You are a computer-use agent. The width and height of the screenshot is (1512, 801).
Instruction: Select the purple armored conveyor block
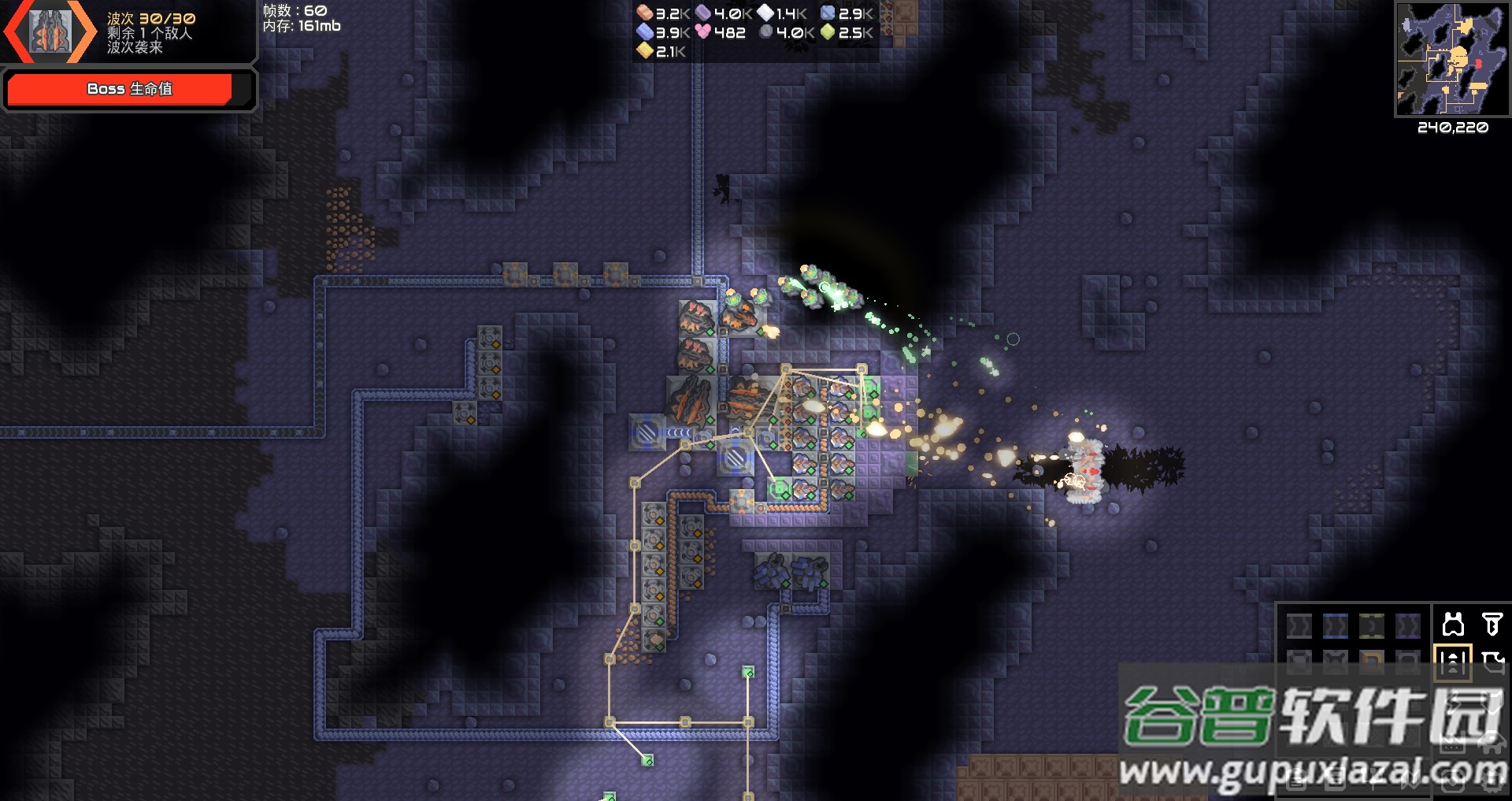(1408, 626)
